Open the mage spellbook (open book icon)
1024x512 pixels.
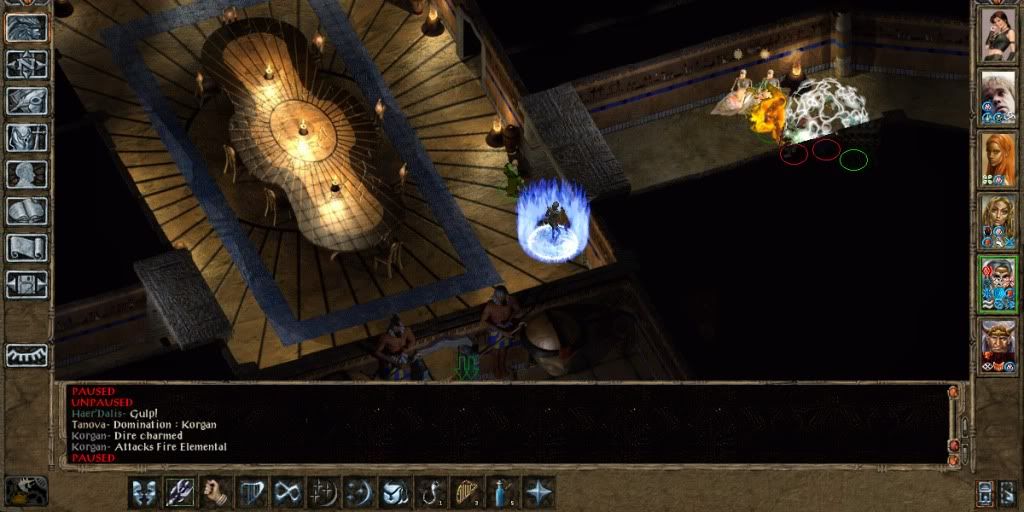click(x=26, y=211)
